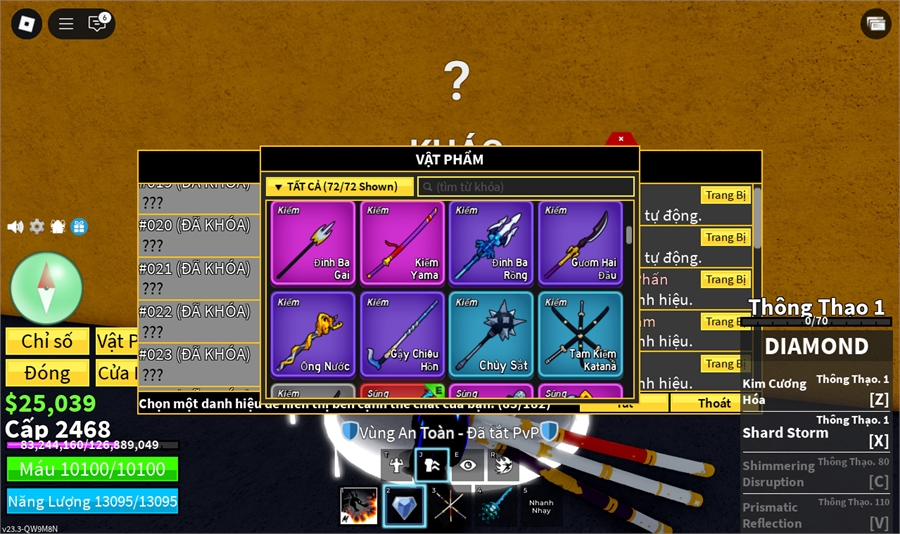Pick the Đinh Ba Rồng trident

click(490, 243)
